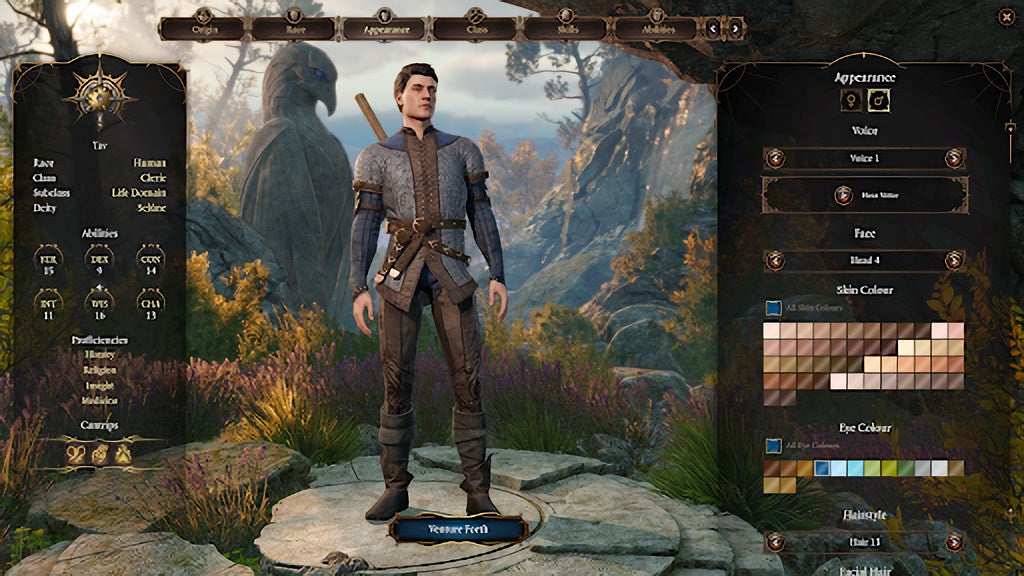
Task: Go to the Skills tab
Action: (565, 28)
